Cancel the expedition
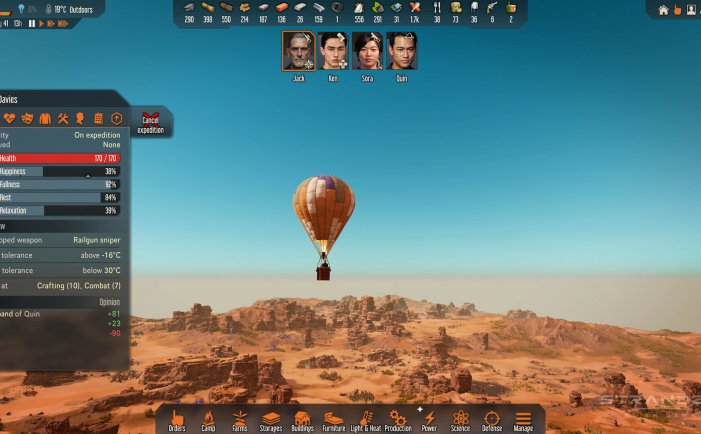This screenshot has width=701, height=434. pos(150,123)
